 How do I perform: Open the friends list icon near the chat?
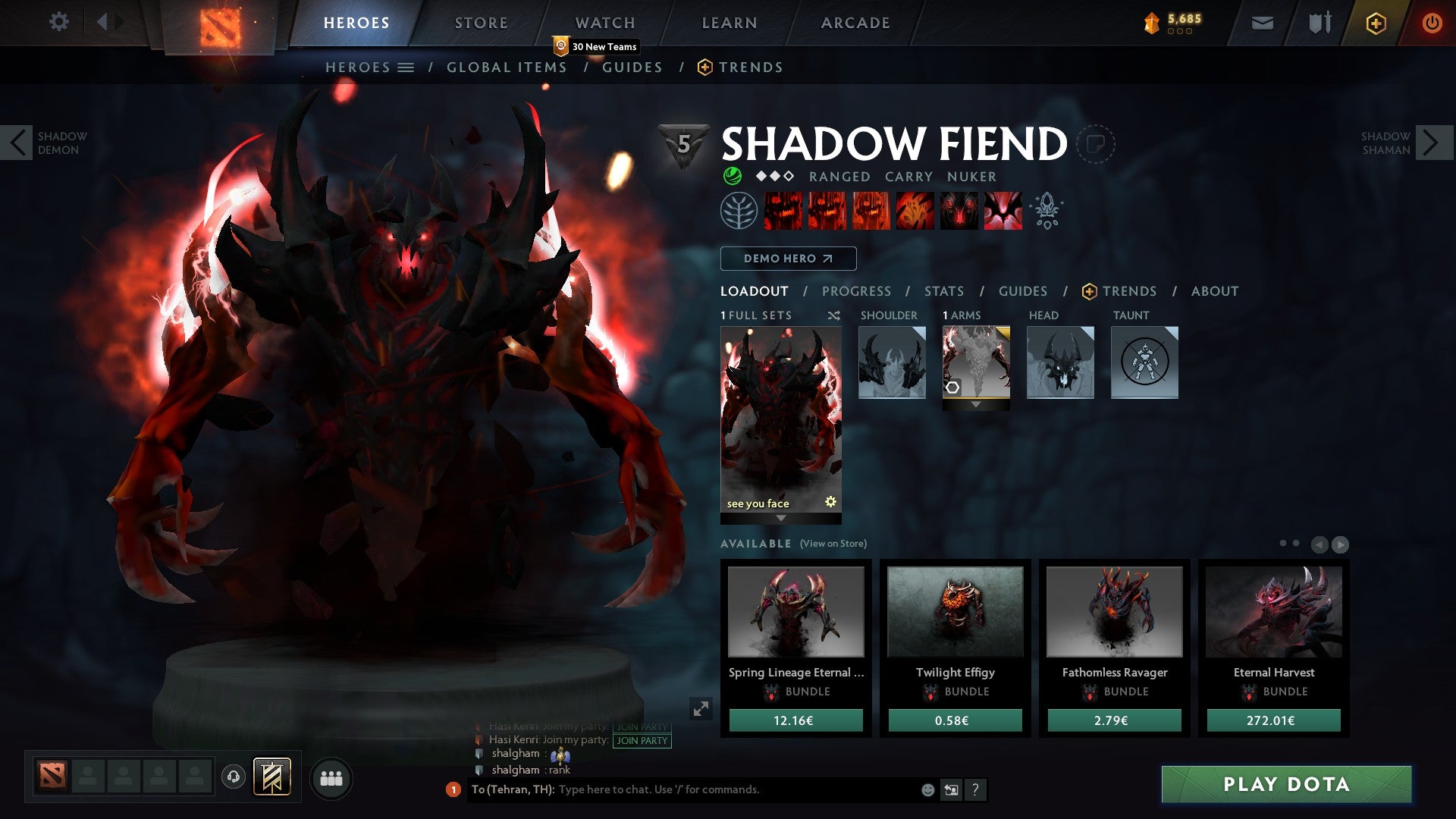click(331, 778)
